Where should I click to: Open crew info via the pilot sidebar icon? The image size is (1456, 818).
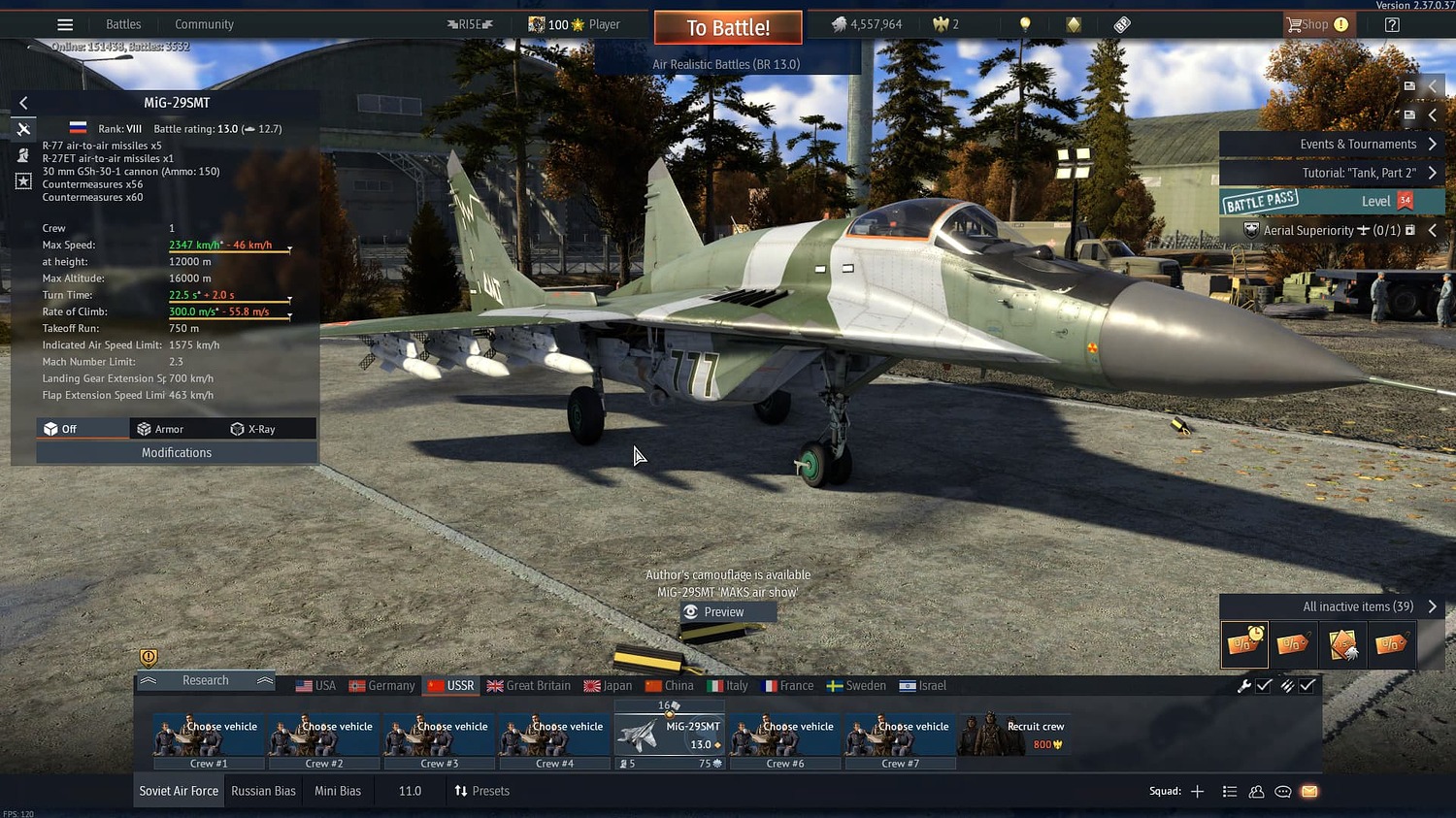pos(23,154)
